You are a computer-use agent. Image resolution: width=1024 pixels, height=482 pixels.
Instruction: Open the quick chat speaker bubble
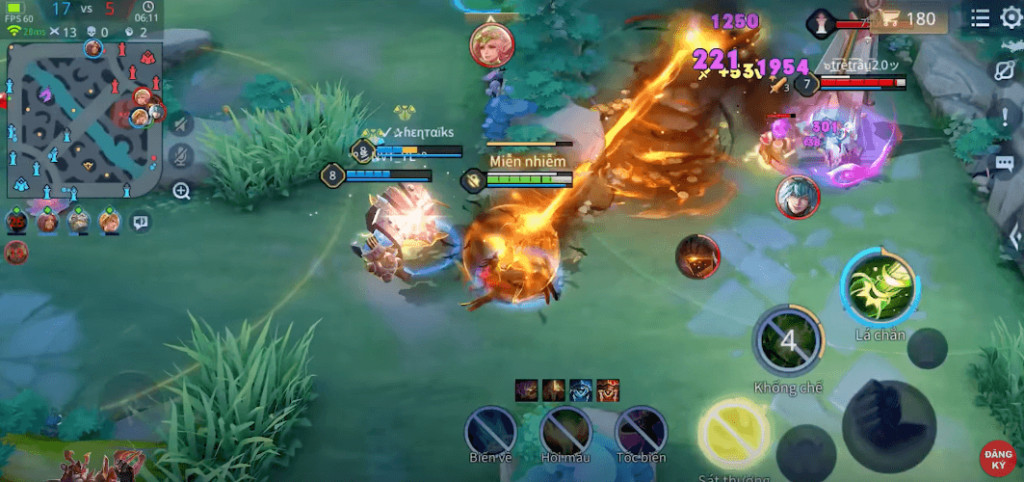(141, 222)
